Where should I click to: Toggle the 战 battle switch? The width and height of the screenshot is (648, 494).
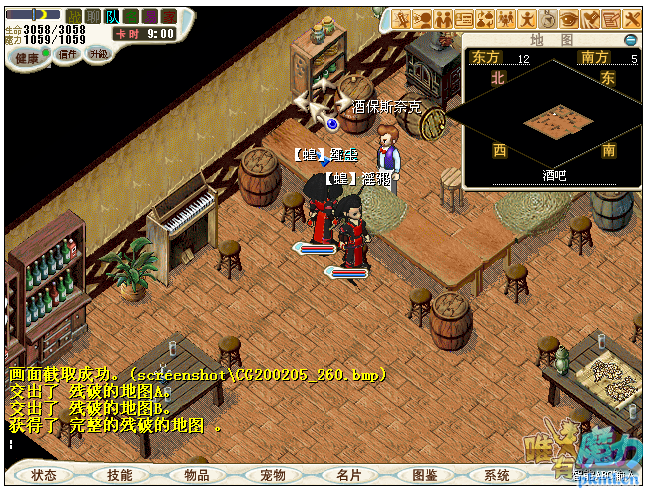pos(74,16)
